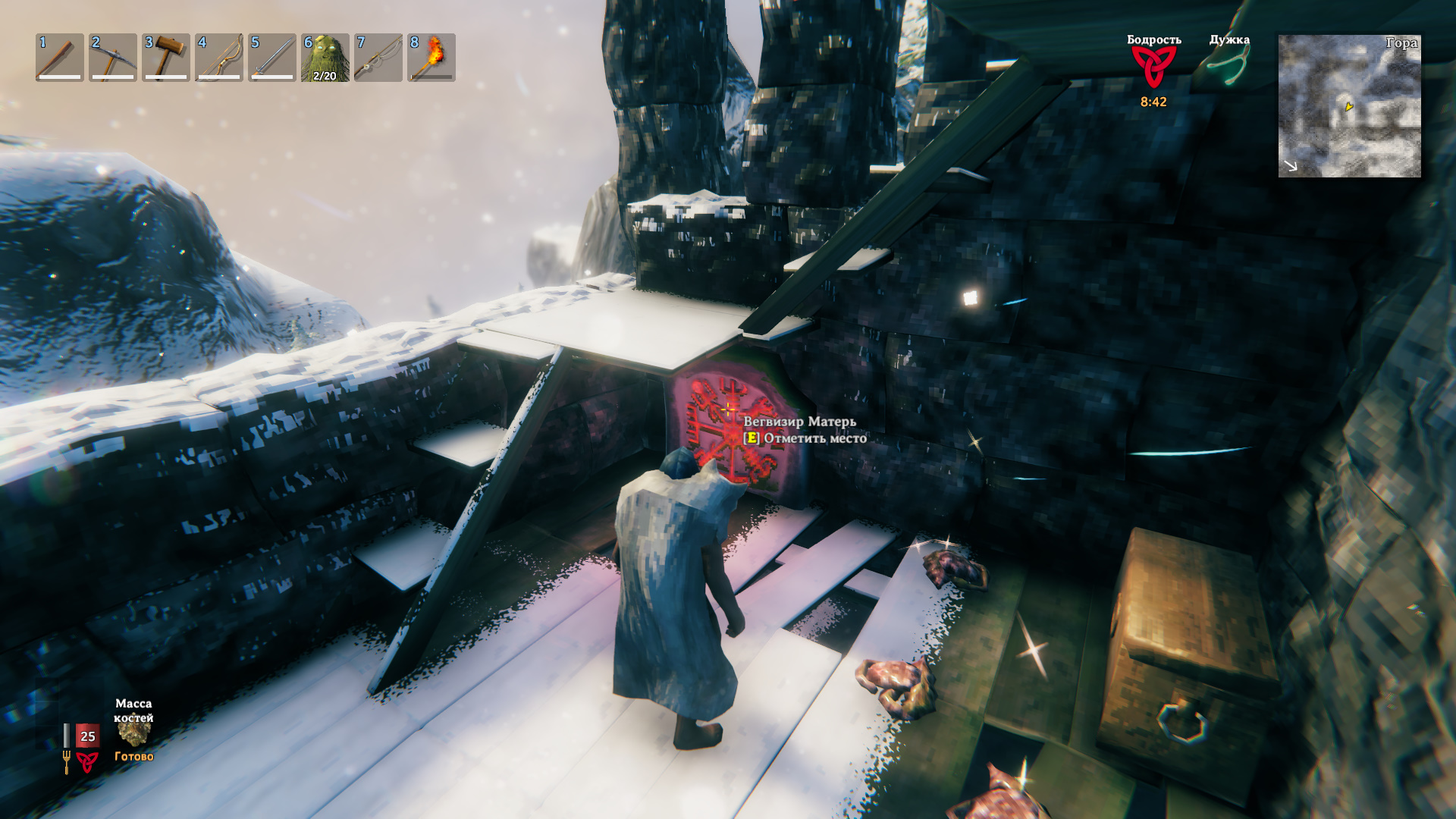Image resolution: width=1456 pixels, height=819 pixels.
Task: Equip the pickaxe from the hotbar
Action: point(113,58)
